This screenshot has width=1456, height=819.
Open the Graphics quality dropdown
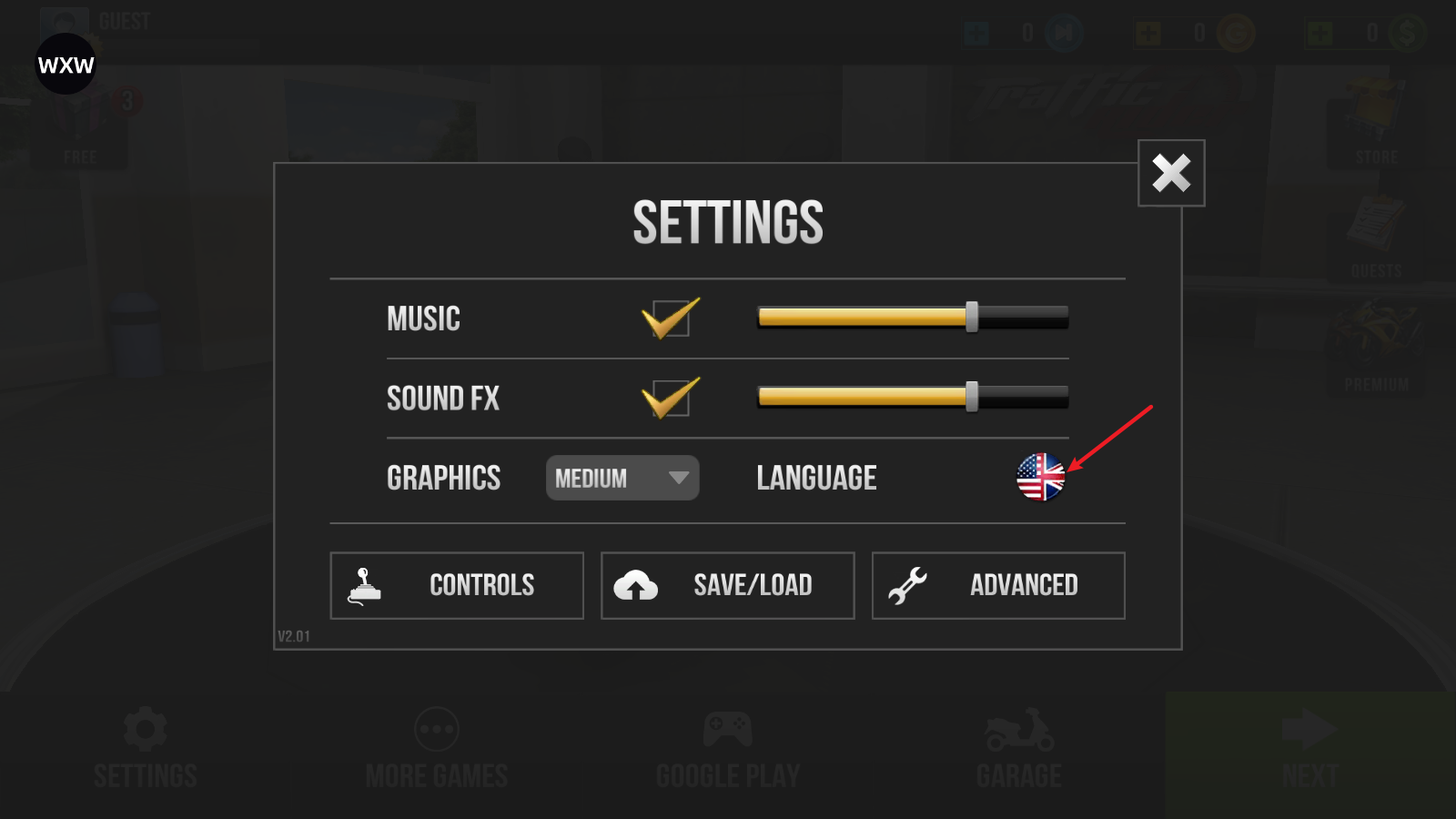(622, 478)
